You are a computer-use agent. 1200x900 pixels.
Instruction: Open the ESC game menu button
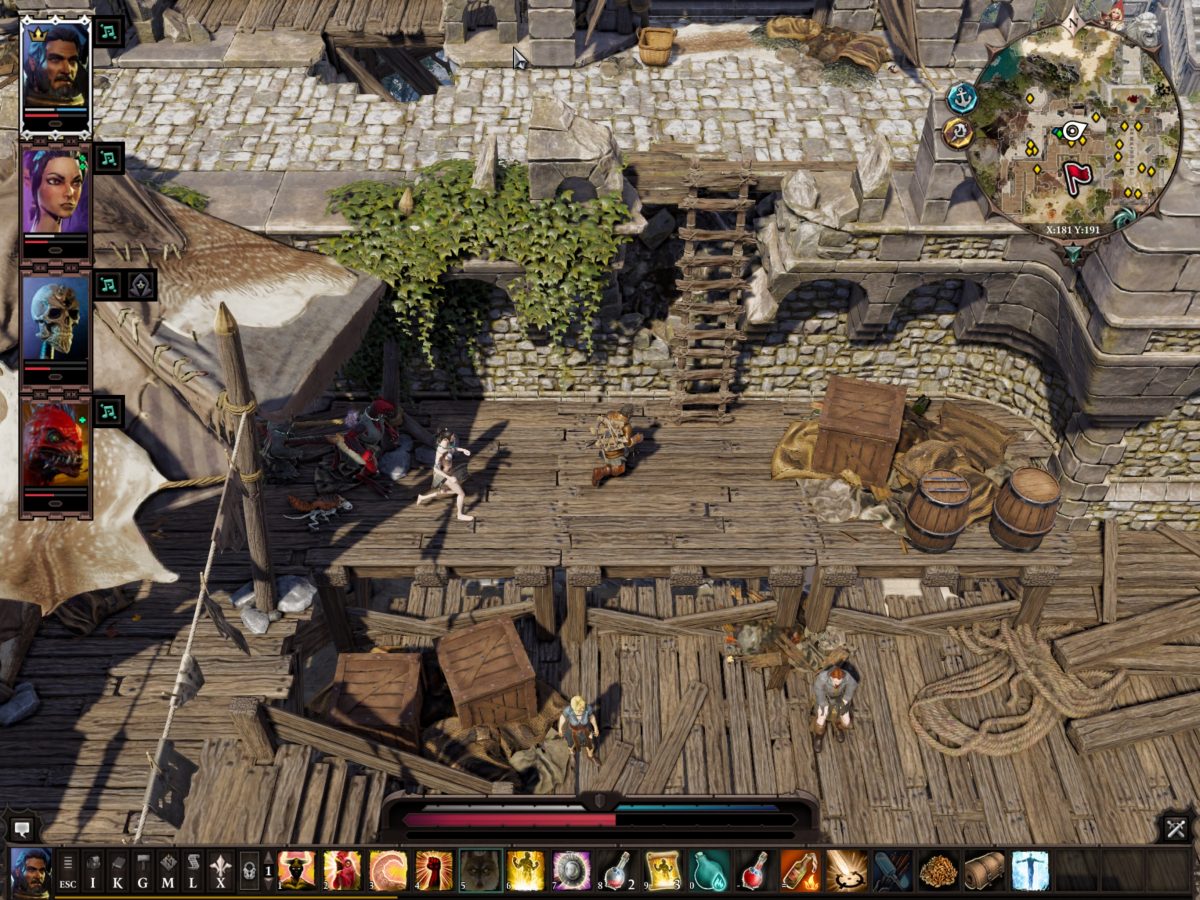pyautogui.click(x=68, y=871)
